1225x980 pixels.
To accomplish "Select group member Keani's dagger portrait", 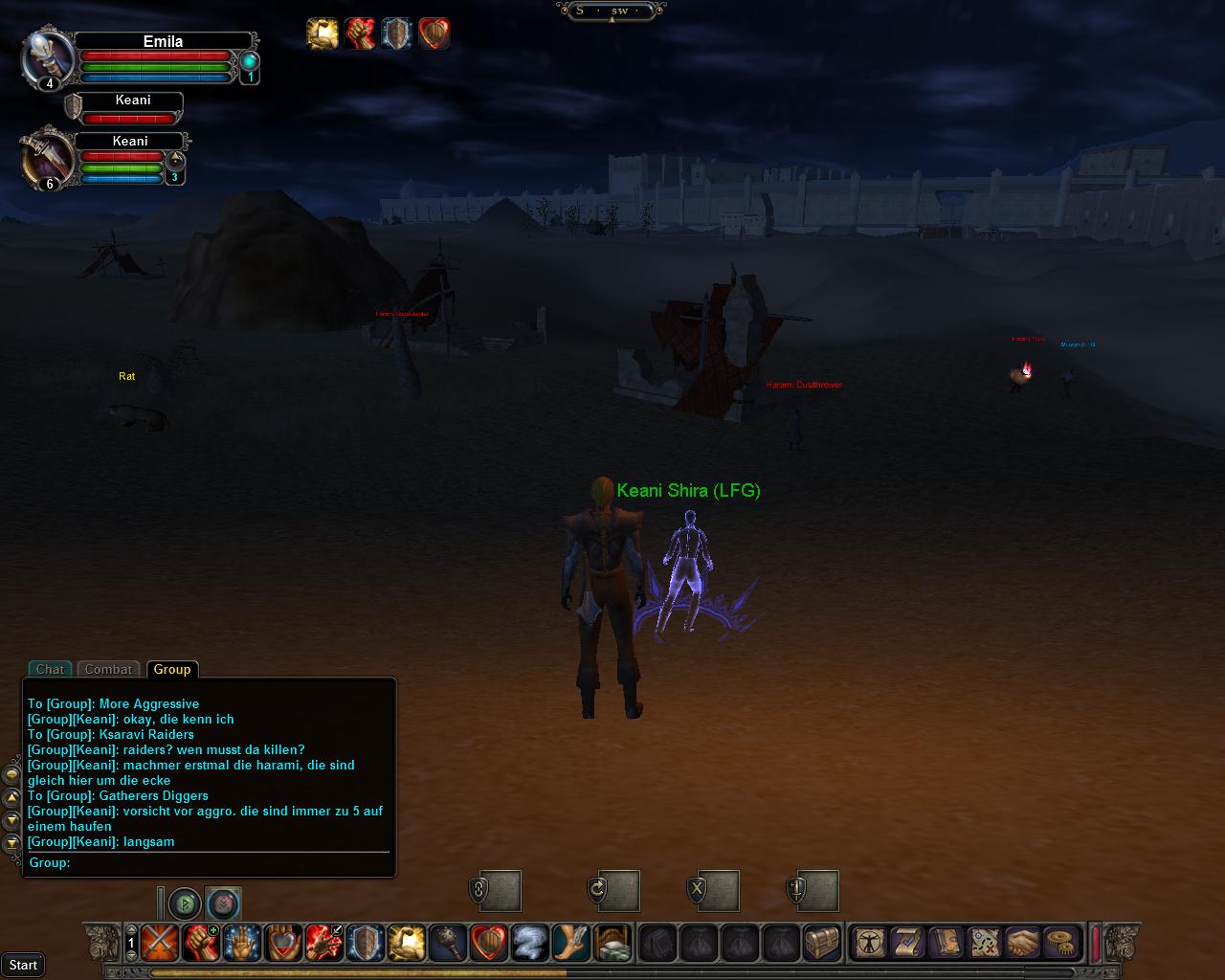I will point(48,157).
